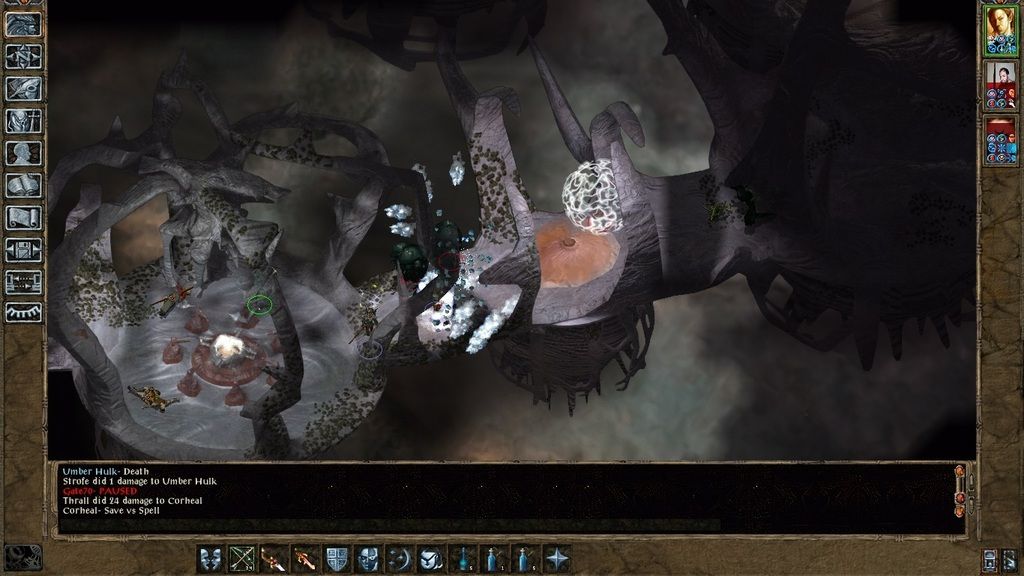Equip the bow and arrows quick weapon

tap(242, 558)
